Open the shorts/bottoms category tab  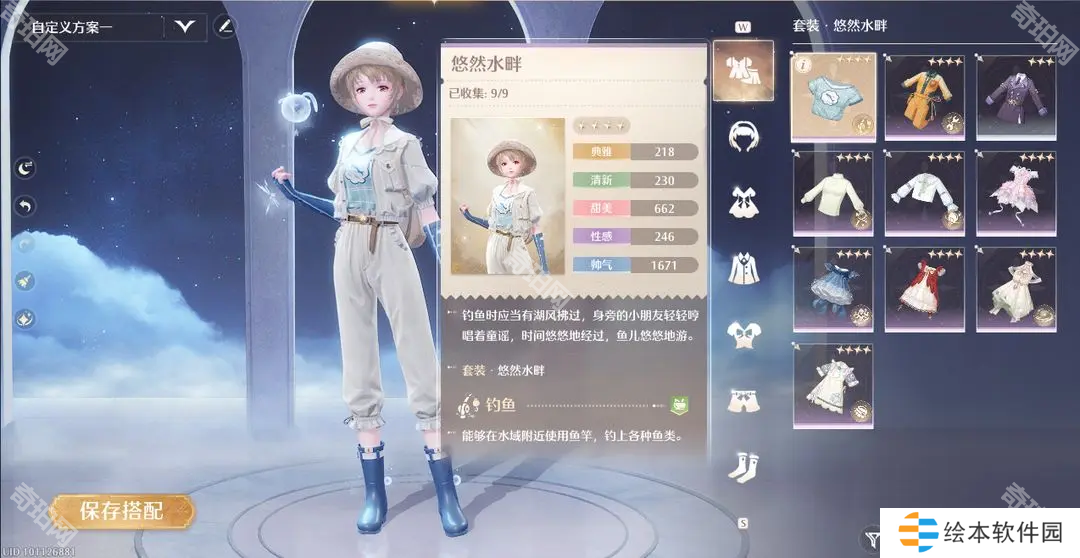(742, 400)
